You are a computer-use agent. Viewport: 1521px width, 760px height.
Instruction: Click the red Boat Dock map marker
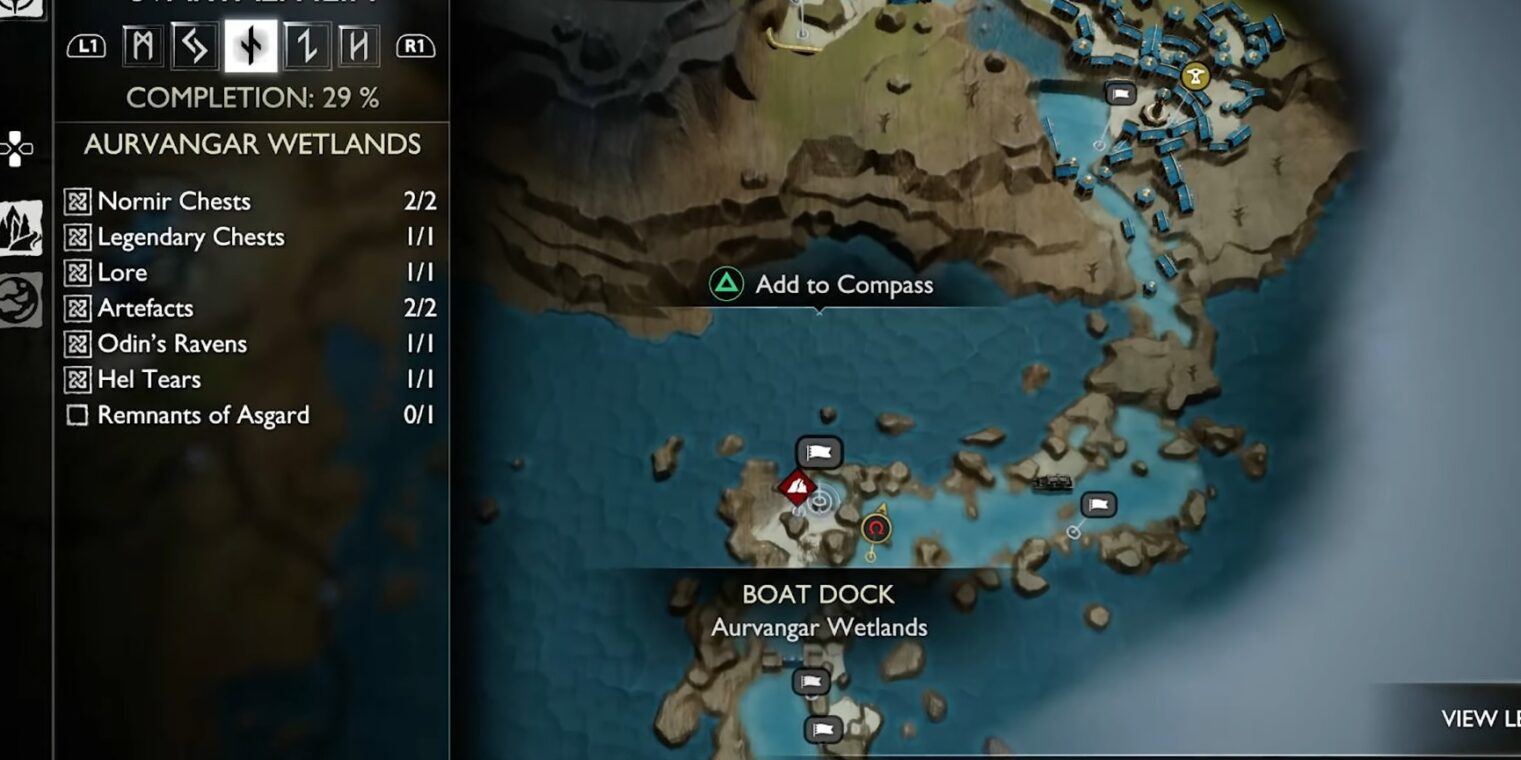click(796, 488)
